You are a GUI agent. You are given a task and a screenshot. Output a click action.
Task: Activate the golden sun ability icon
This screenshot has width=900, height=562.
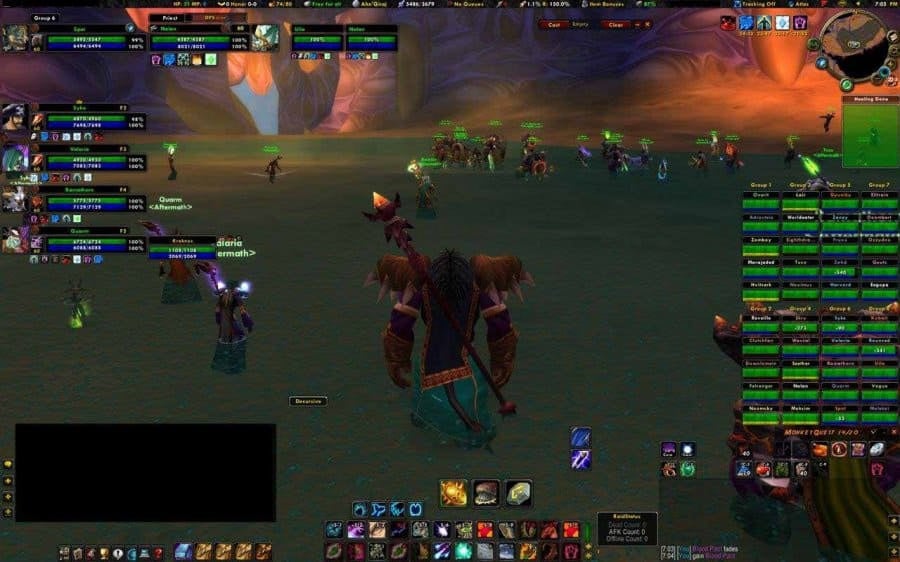click(454, 492)
